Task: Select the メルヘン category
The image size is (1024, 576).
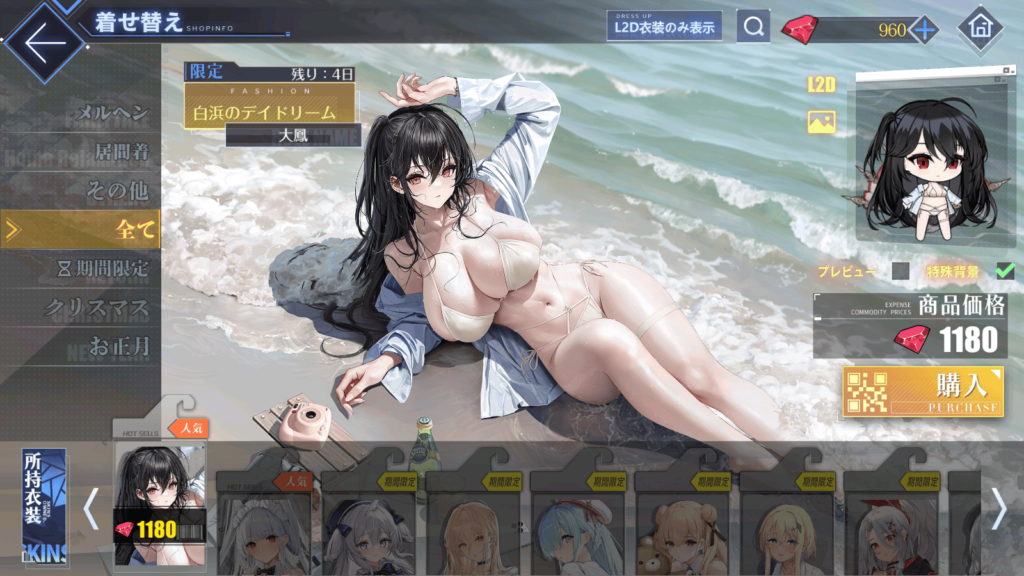Action: coord(112,113)
